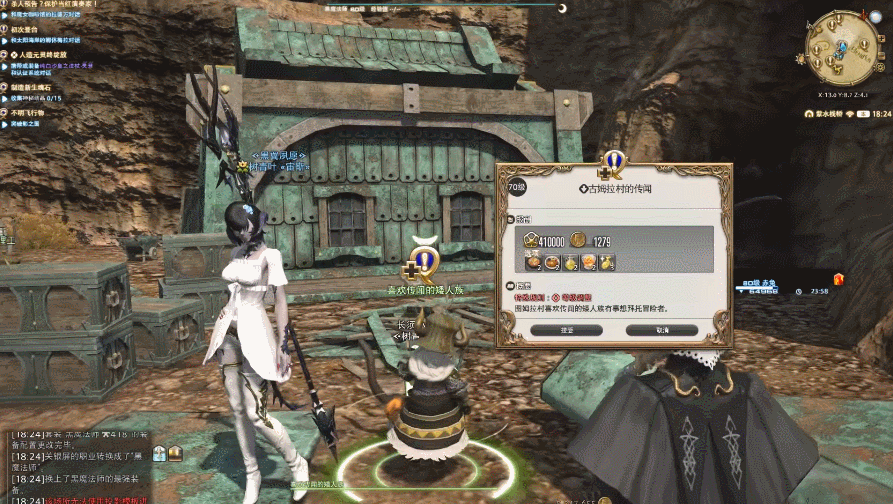Accept the 古姆拉村的传闻 quest

click(x=566, y=330)
